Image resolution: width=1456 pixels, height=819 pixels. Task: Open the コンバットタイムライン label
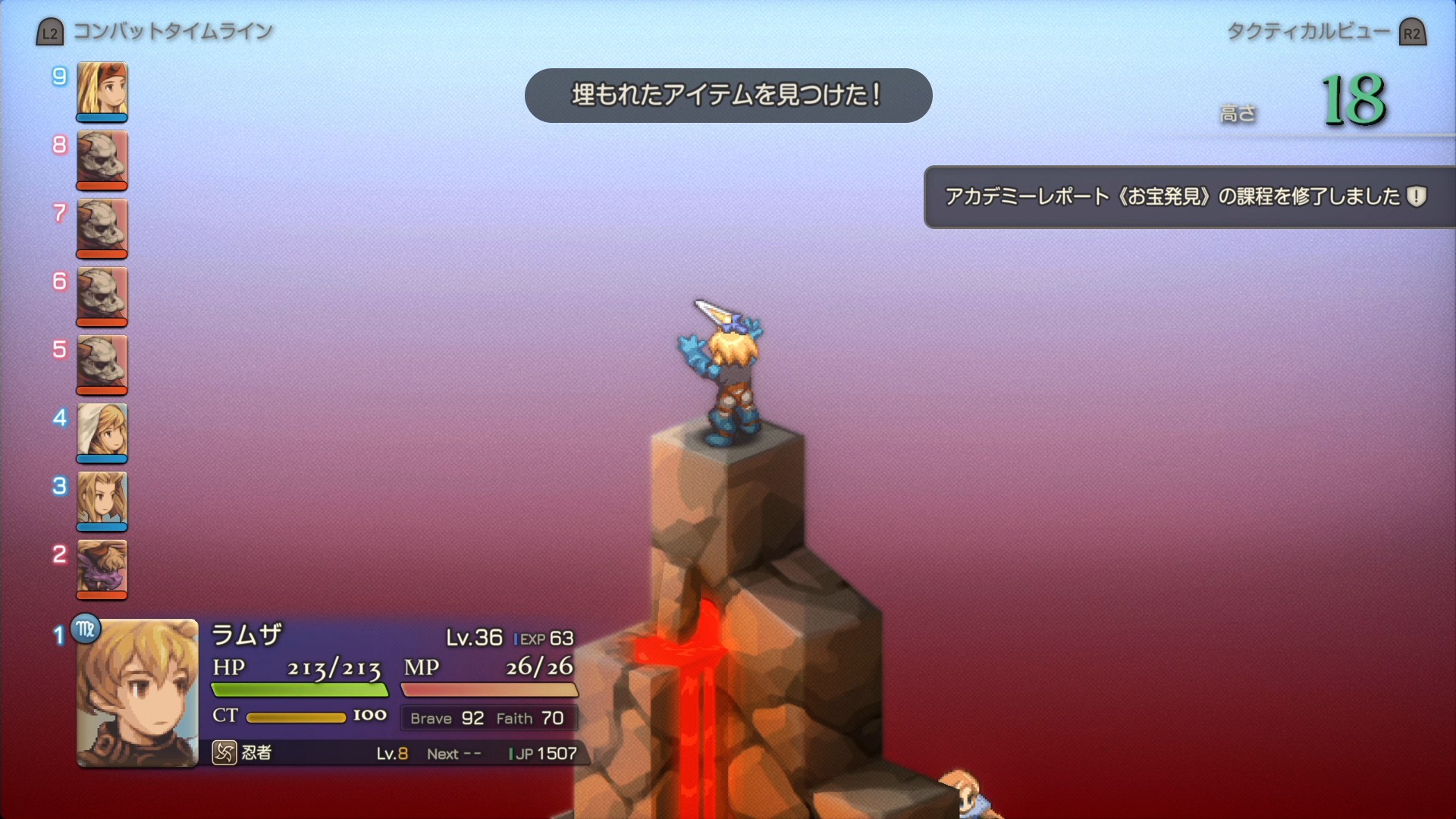click(172, 32)
